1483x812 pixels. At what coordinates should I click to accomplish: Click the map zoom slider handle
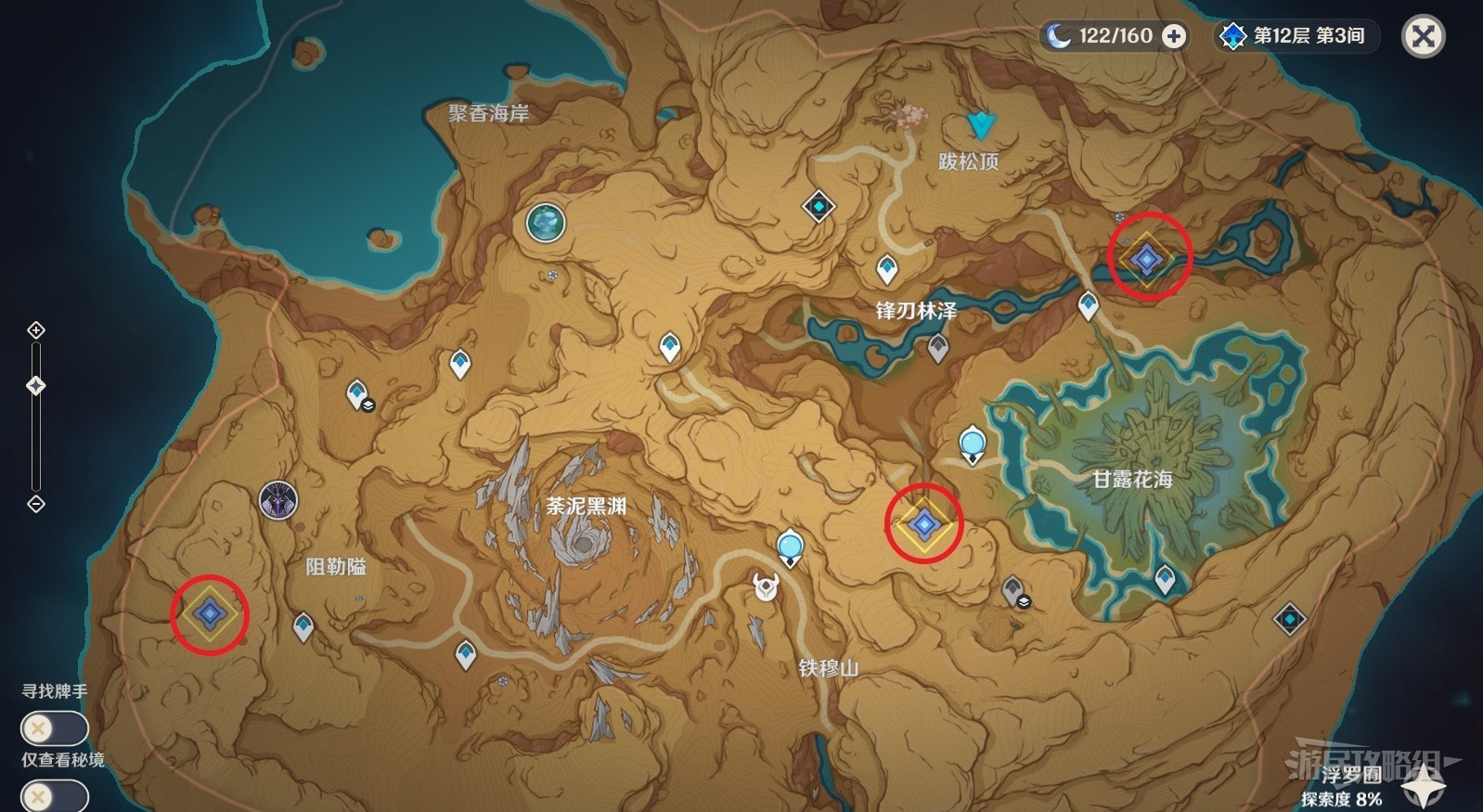[36, 385]
